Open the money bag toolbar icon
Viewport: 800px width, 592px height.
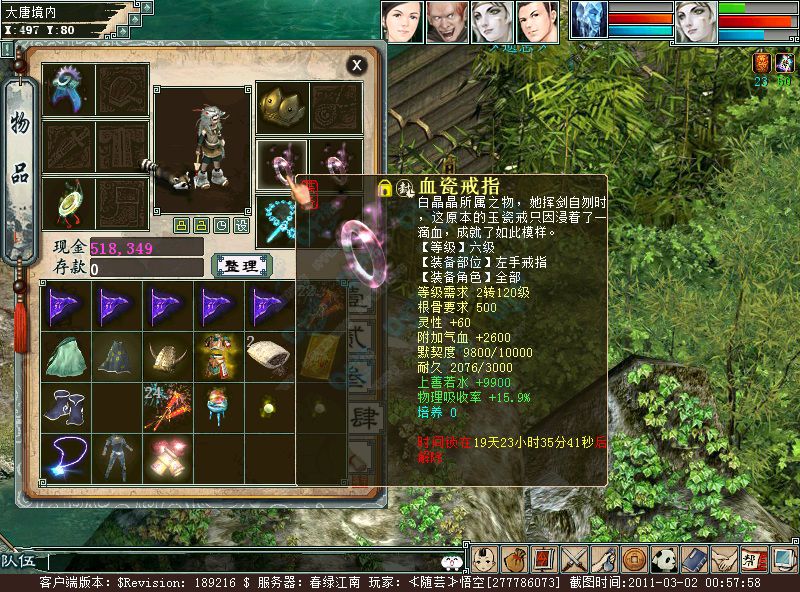513,560
